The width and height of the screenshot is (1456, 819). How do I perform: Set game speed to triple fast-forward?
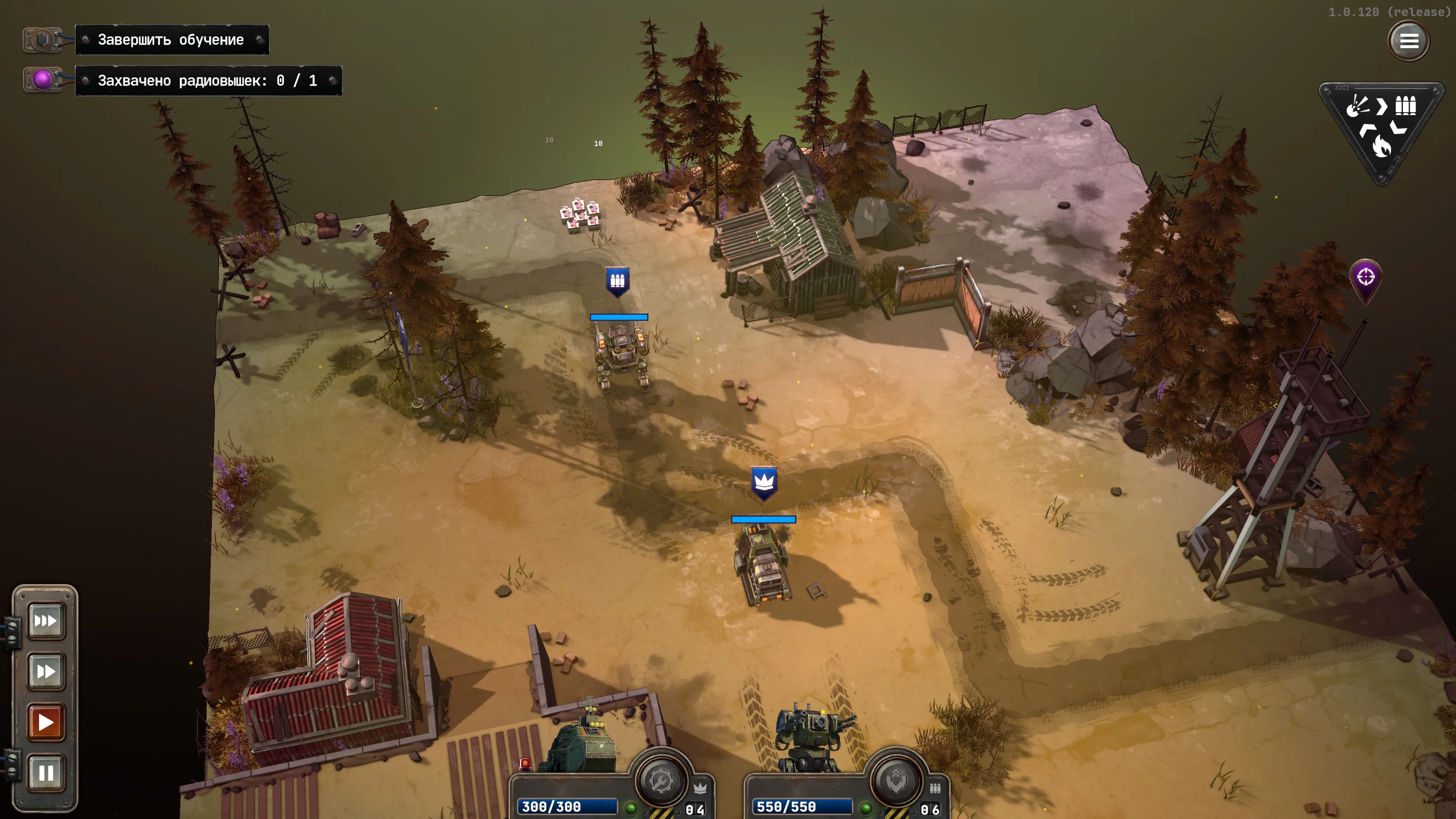pyautogui.click(x=46, y=621)
